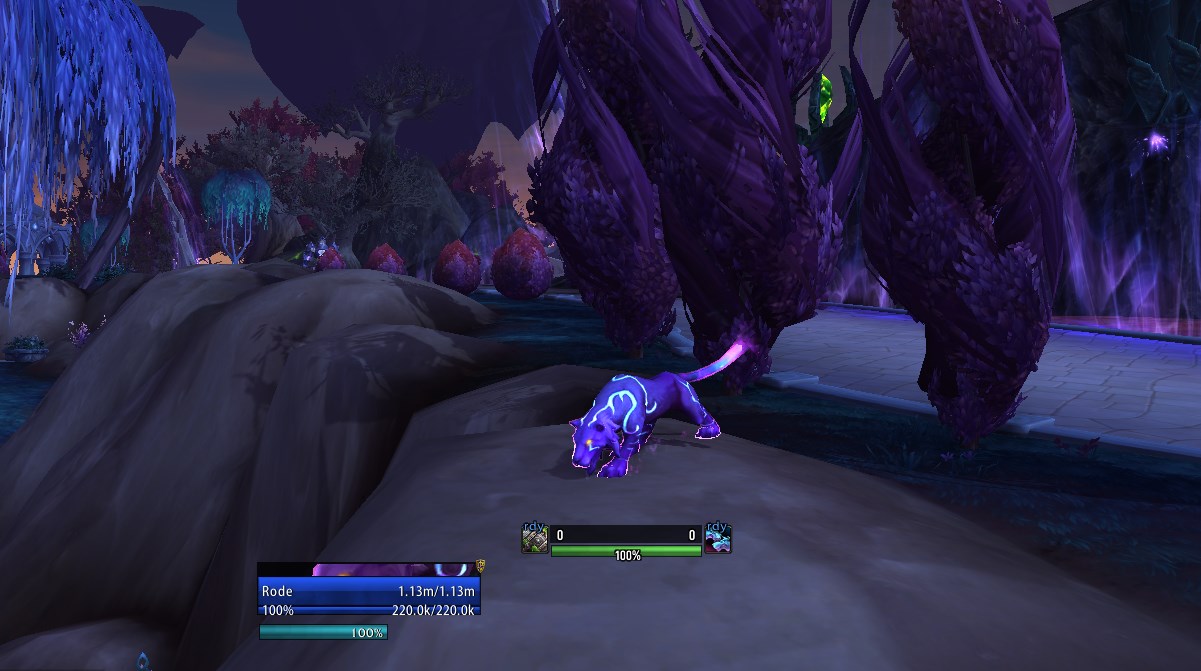Click the green-and-grey ready ability icon
This screenshot has height=671, width=1201.
(535, 540)
